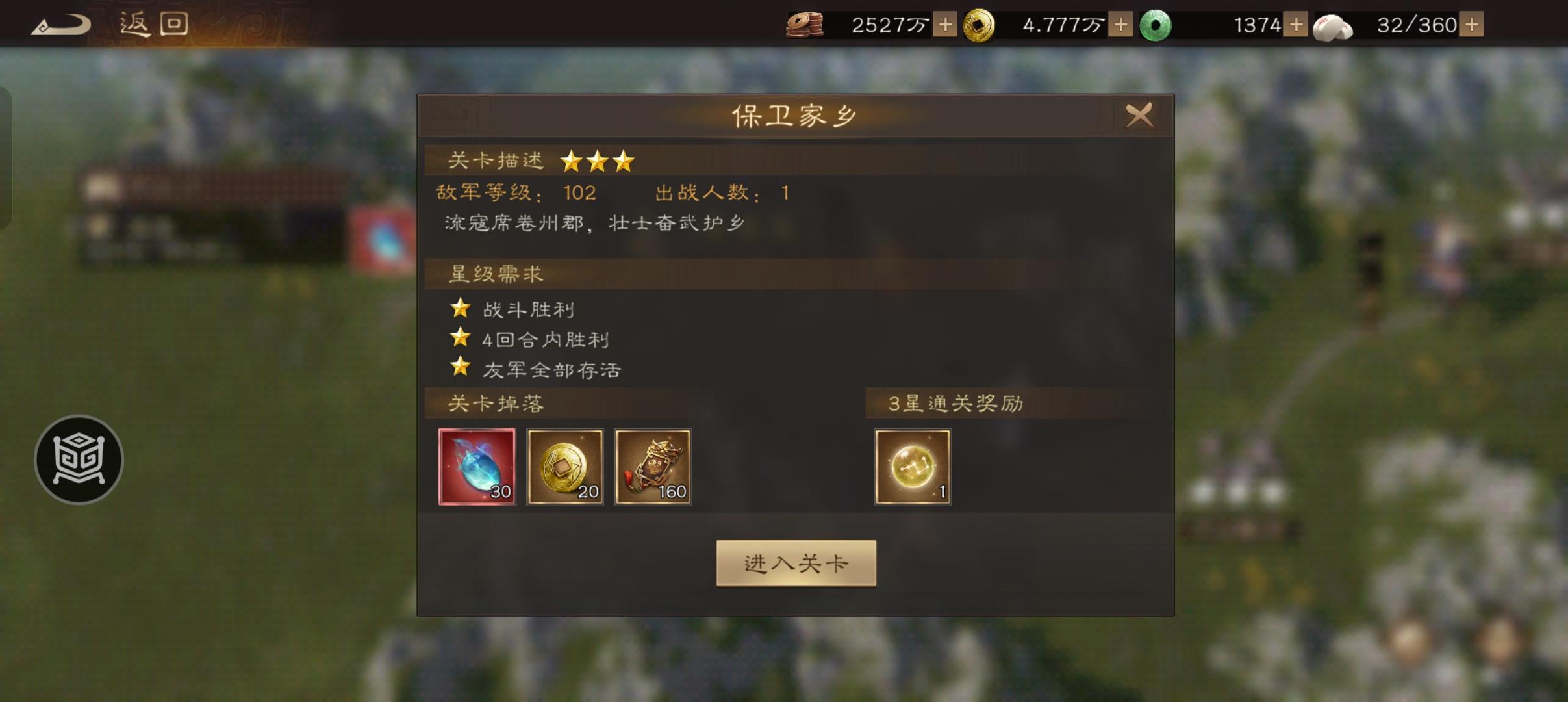Screen dimensions: 1568x702
Task: Open the token scroll drop item showing 160
Action: click(653, 467)
